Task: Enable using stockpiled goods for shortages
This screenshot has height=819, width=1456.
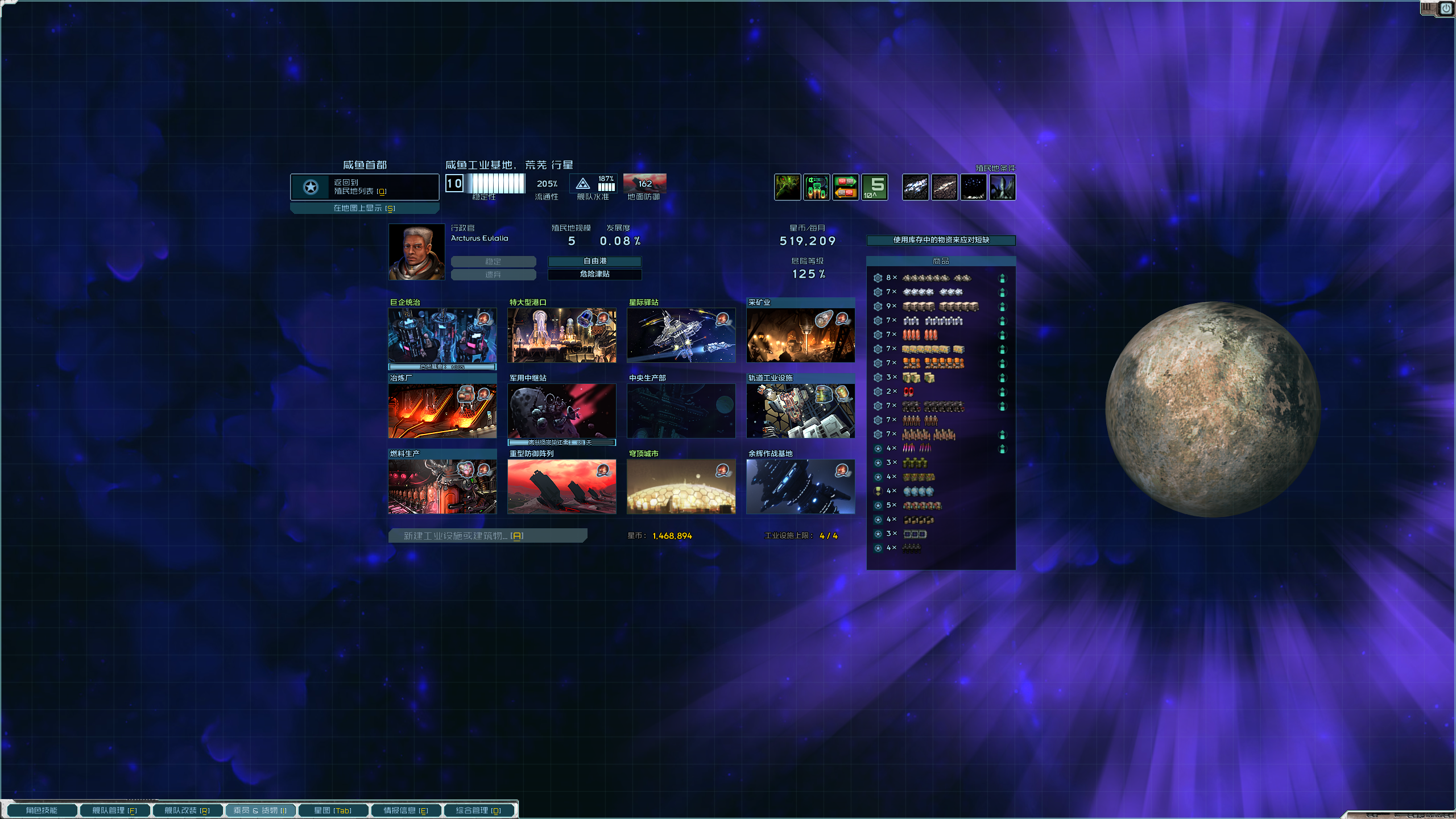Action: [941, 240]
